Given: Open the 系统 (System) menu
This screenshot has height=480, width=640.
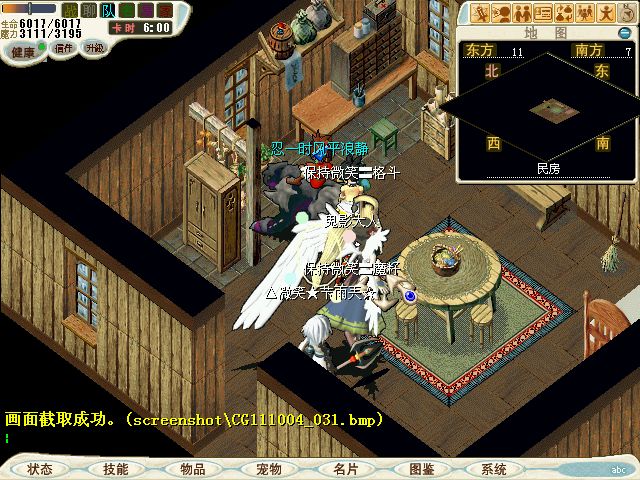Looking at the screenshot, I should 494,468.
